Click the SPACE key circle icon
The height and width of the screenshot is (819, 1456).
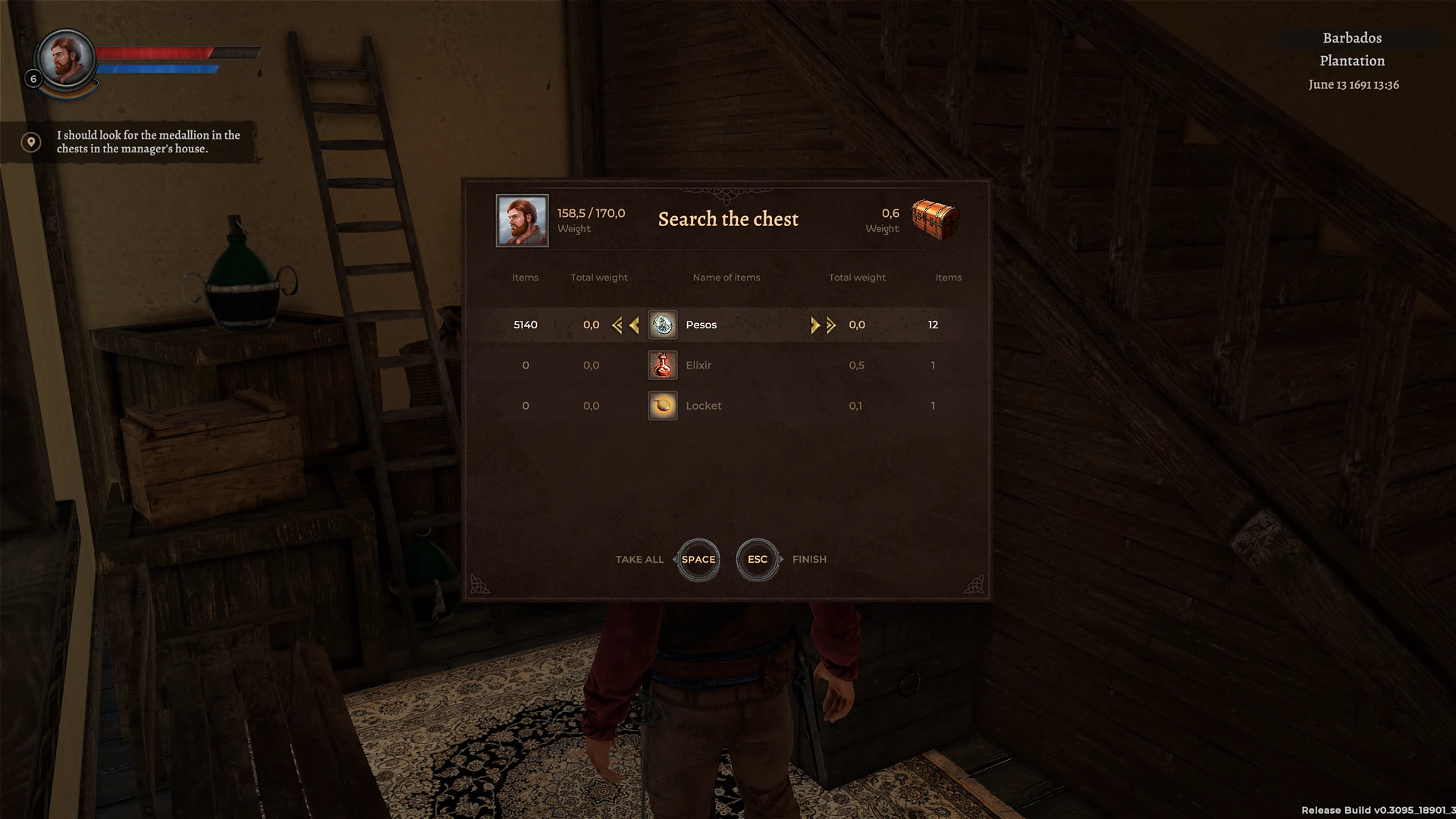pos(697,560)
